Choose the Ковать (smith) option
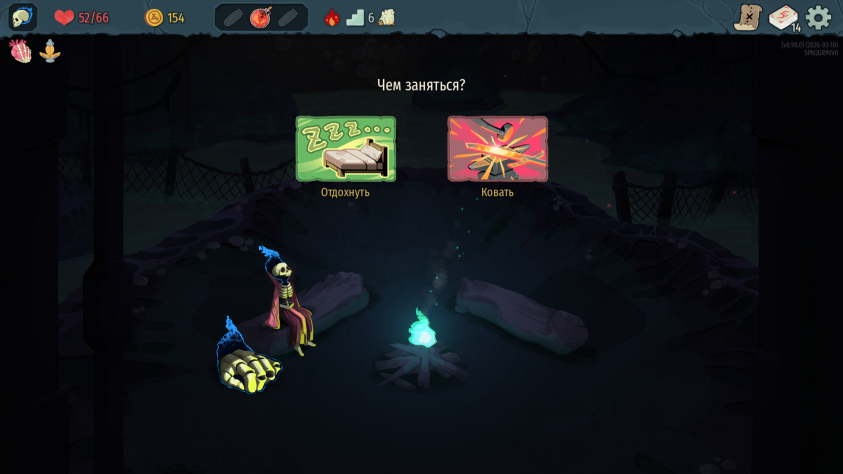843x474 pixels. (x=497, y=149)
